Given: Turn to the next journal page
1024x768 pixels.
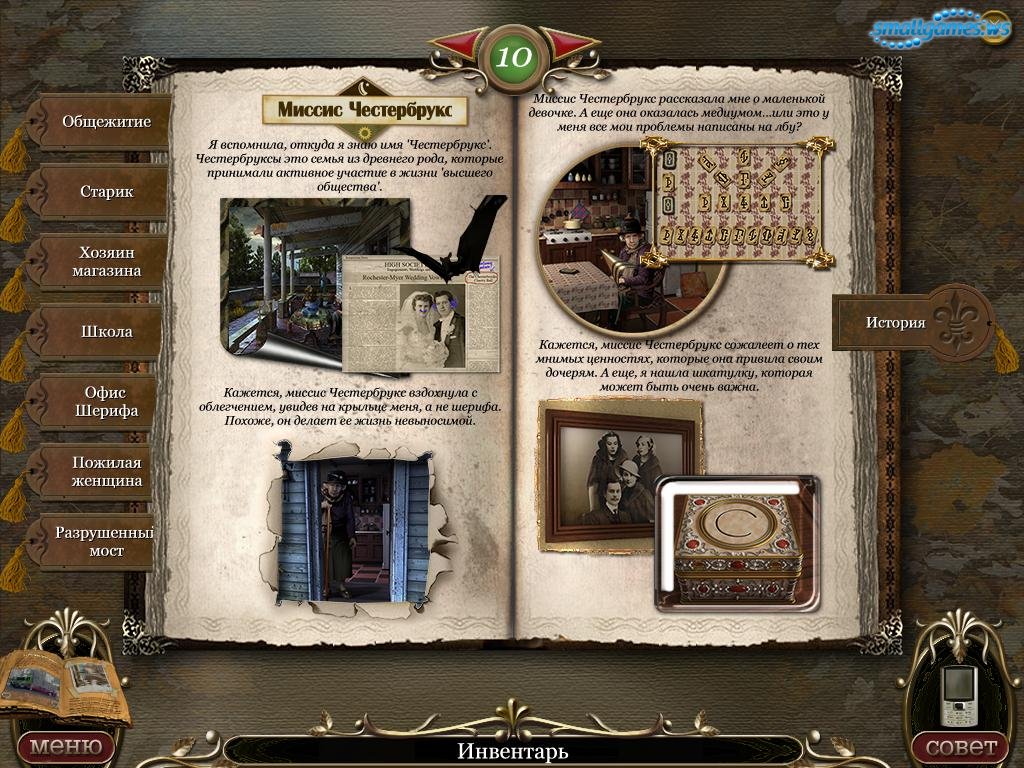Looking at the screenshot, I should (568, 46).
